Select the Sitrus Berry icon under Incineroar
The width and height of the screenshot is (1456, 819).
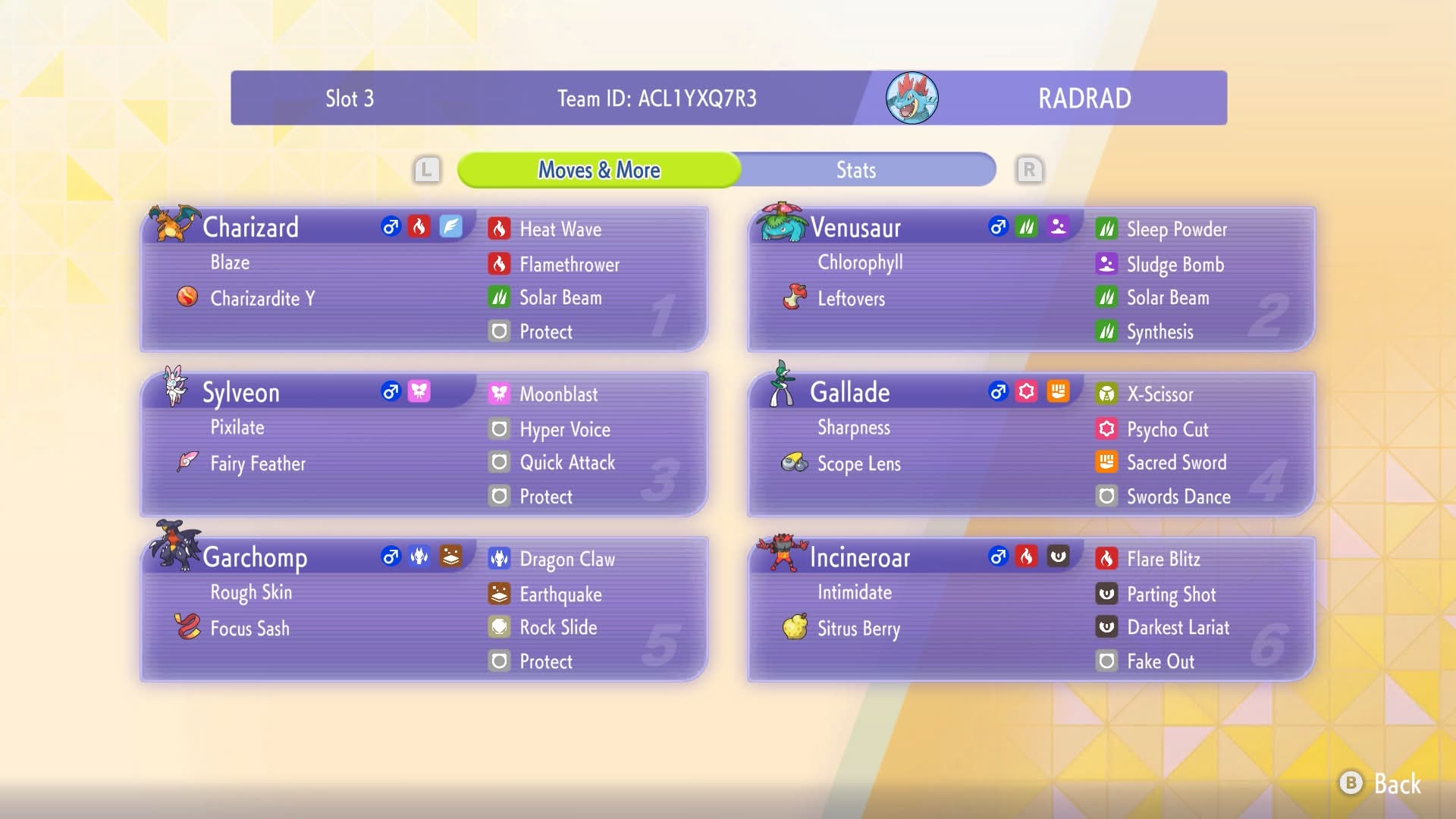pos(793,628)
